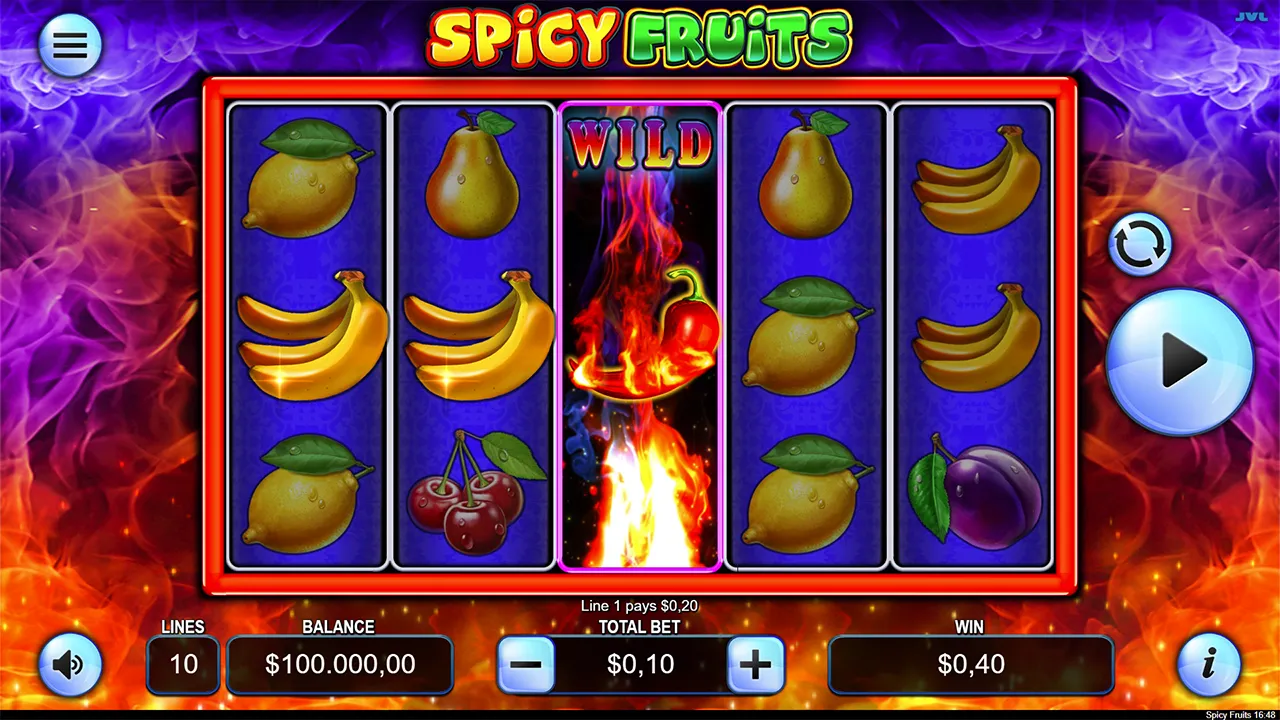Click the plum symbol on reel five

[x=973, y=495]
